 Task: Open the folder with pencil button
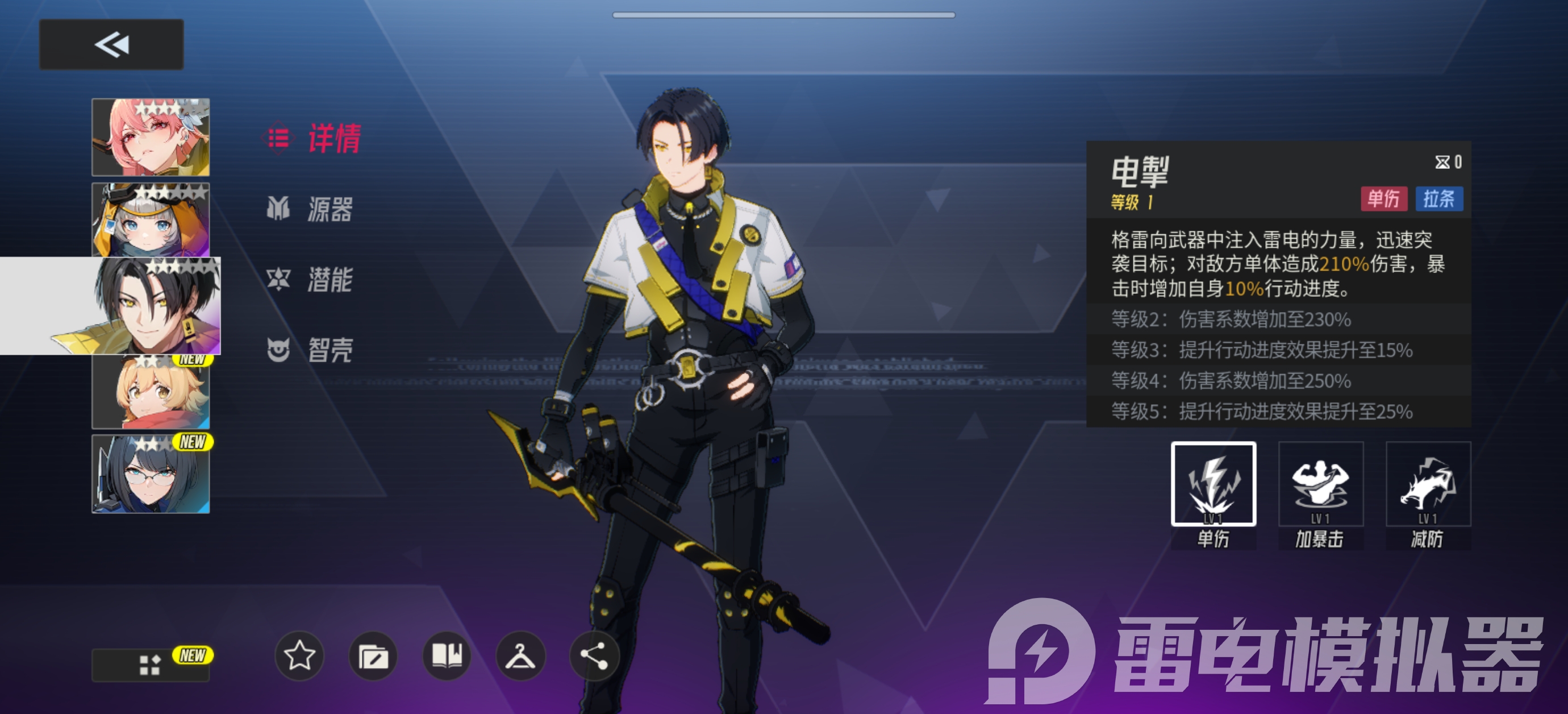pyautogui.click(x=373, y=656)
